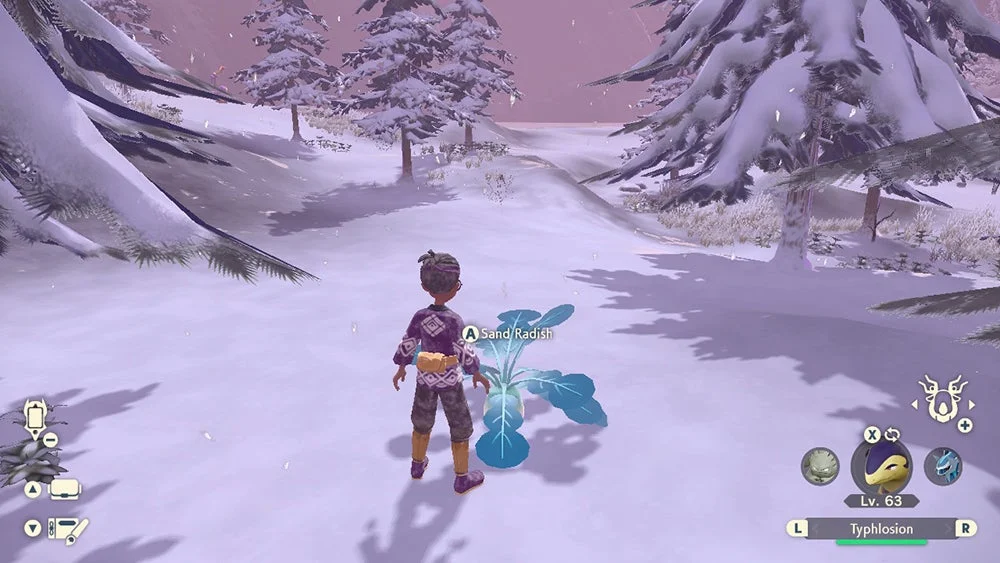Click the Typhlosion name bar
This screenshot has width=1000, height=563.
click(x=881, y=529)
